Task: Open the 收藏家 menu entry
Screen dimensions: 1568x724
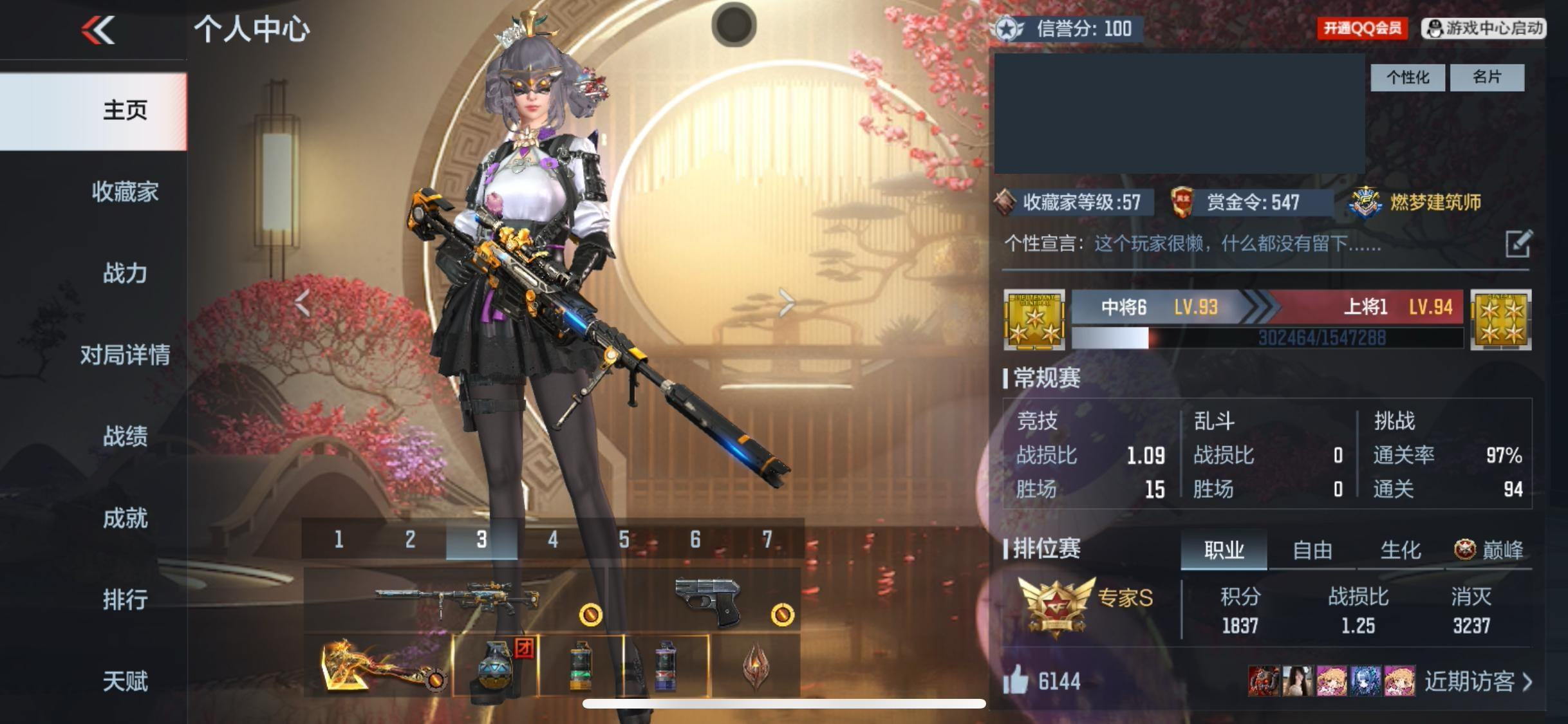Action: tap(125, 192)
